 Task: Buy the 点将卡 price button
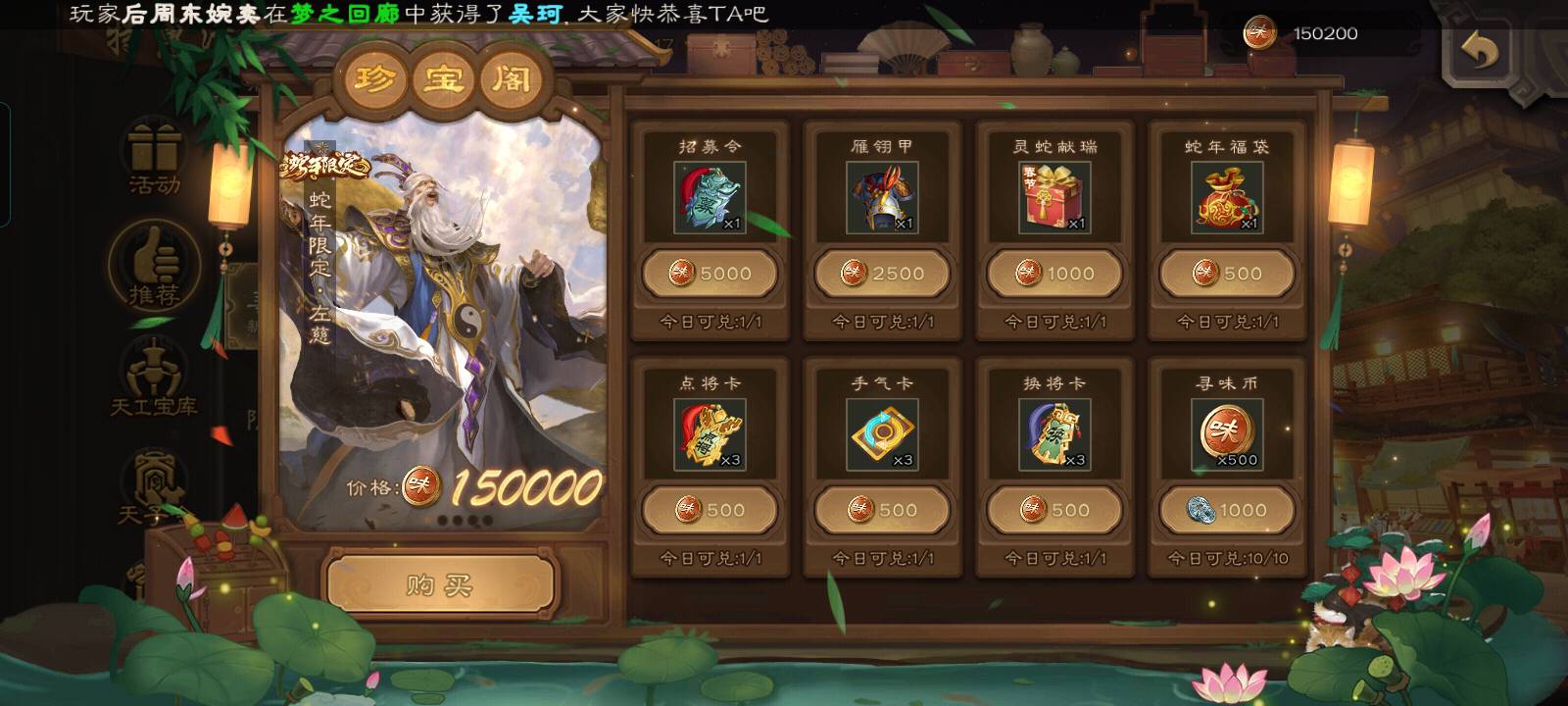[x=710, y=510]
